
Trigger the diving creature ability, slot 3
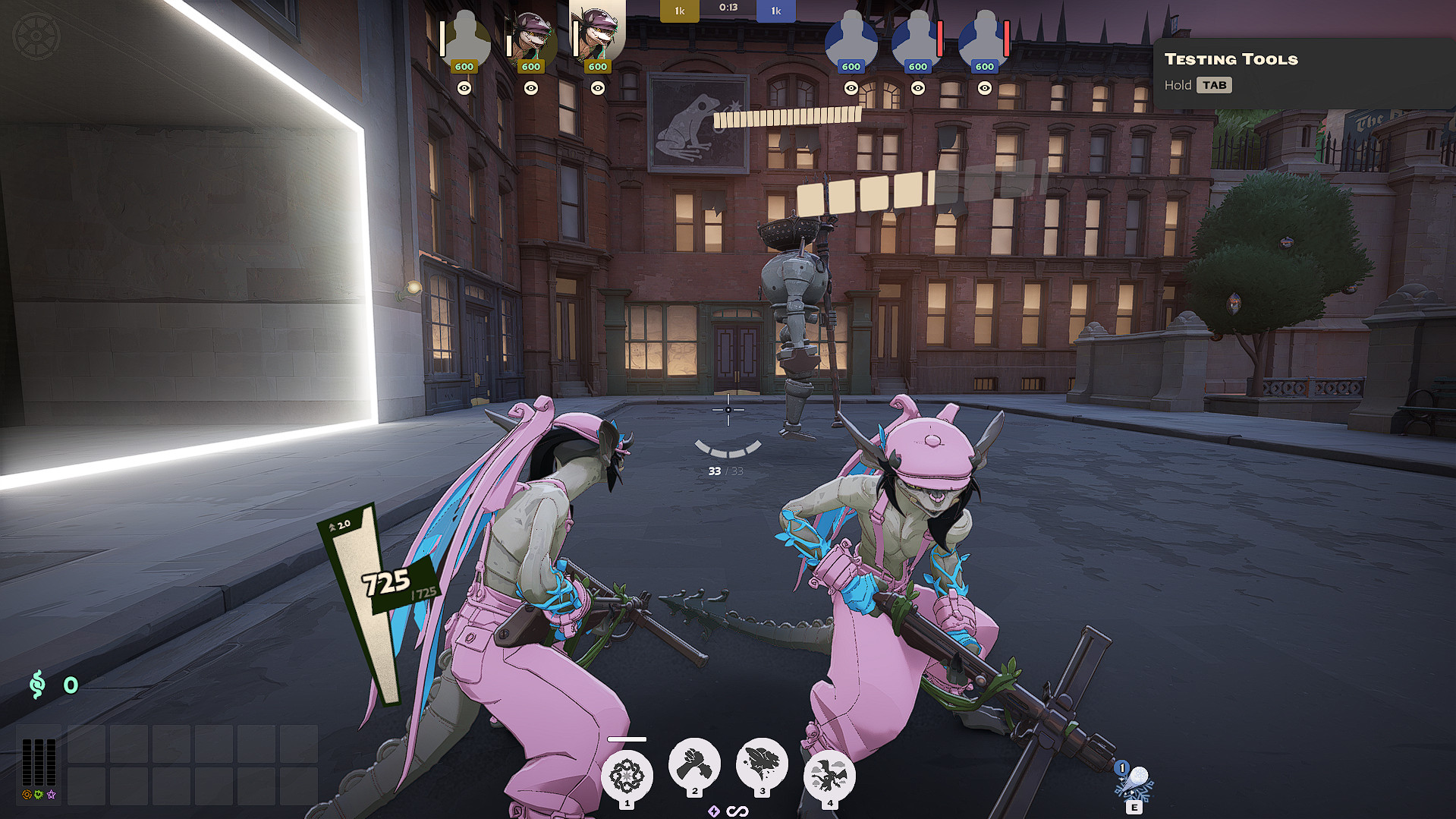762,764
